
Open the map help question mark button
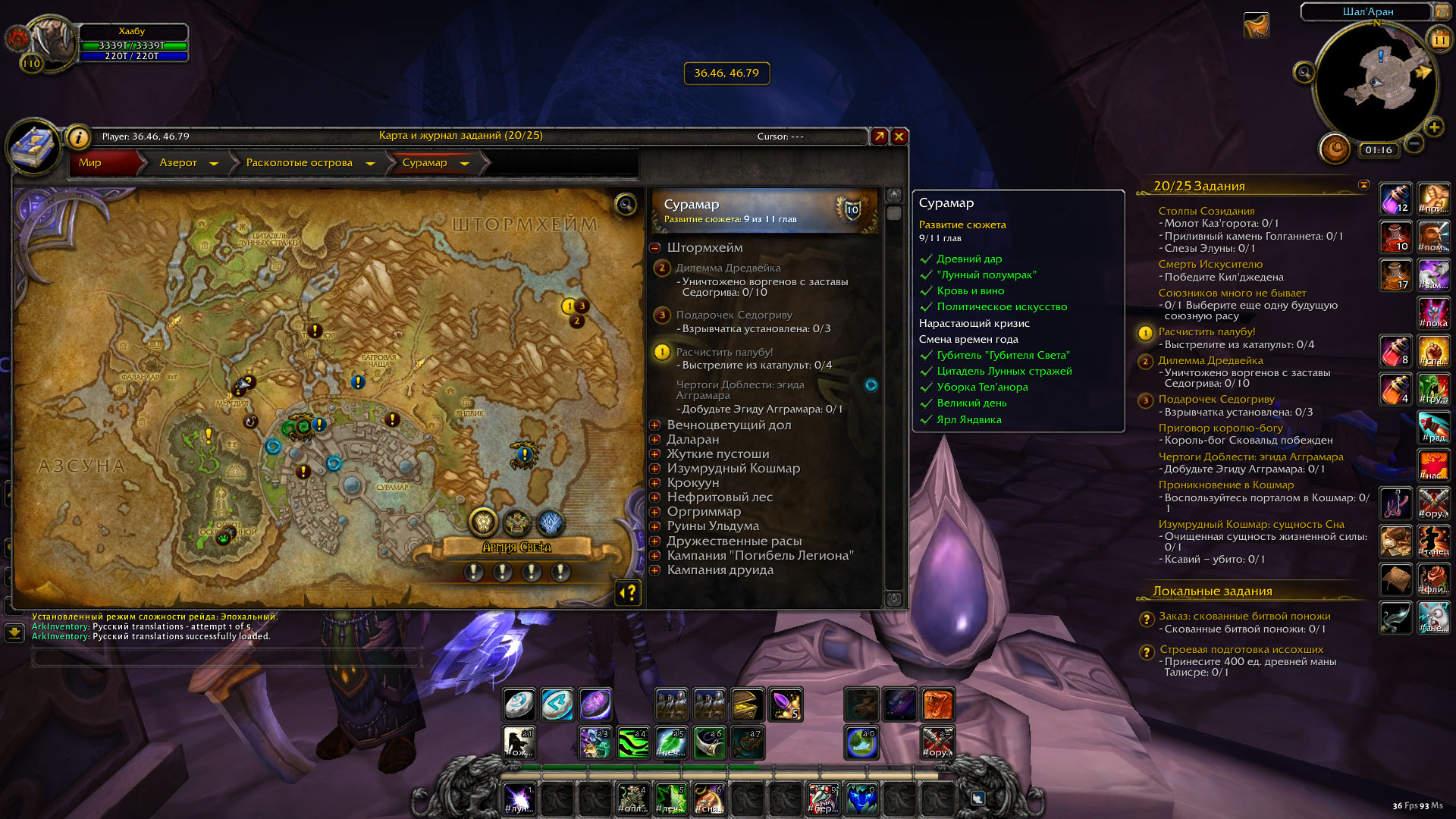click(629, 593)
